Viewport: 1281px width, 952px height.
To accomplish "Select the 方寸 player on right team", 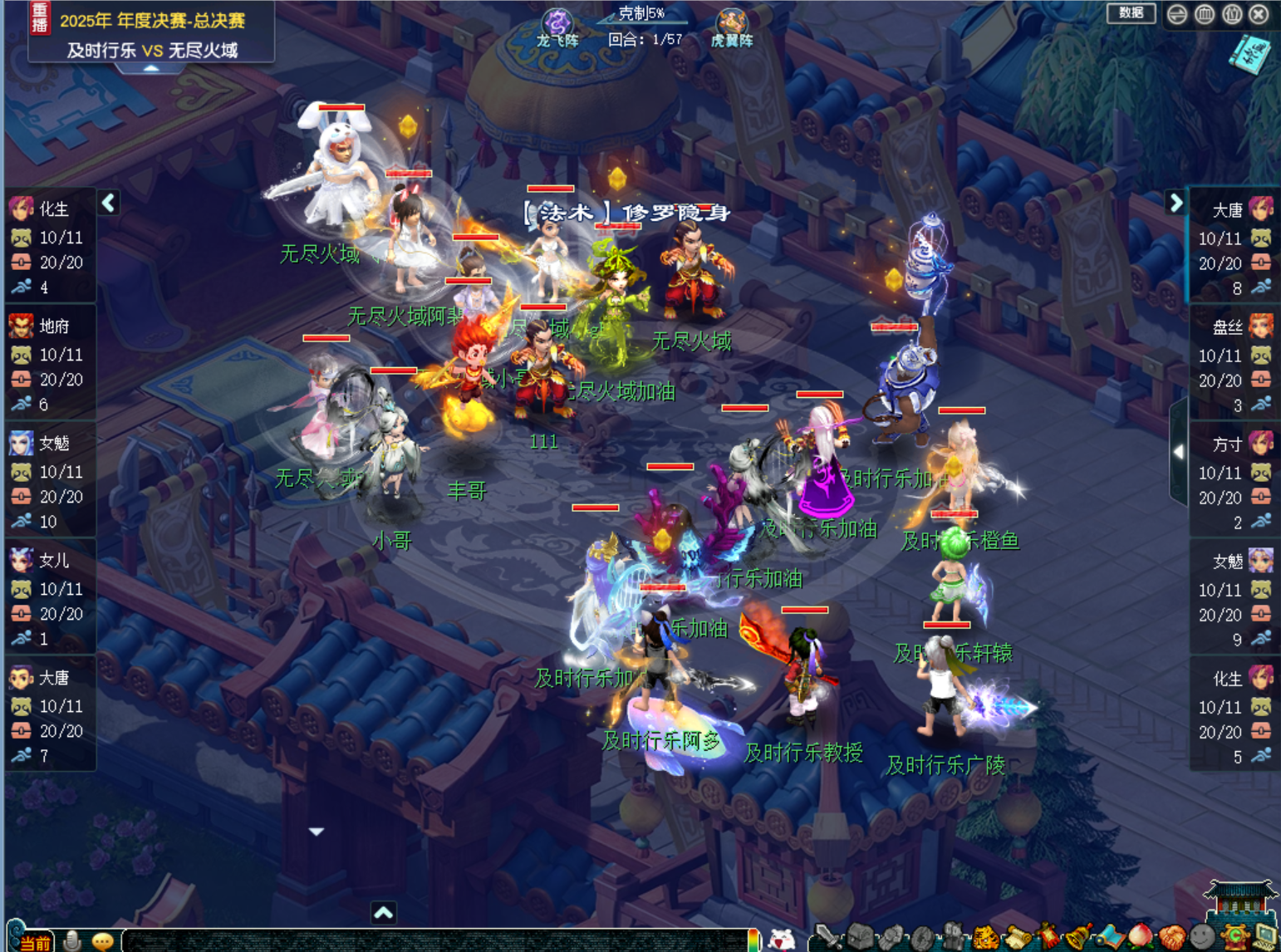I will pos(1233,444).
